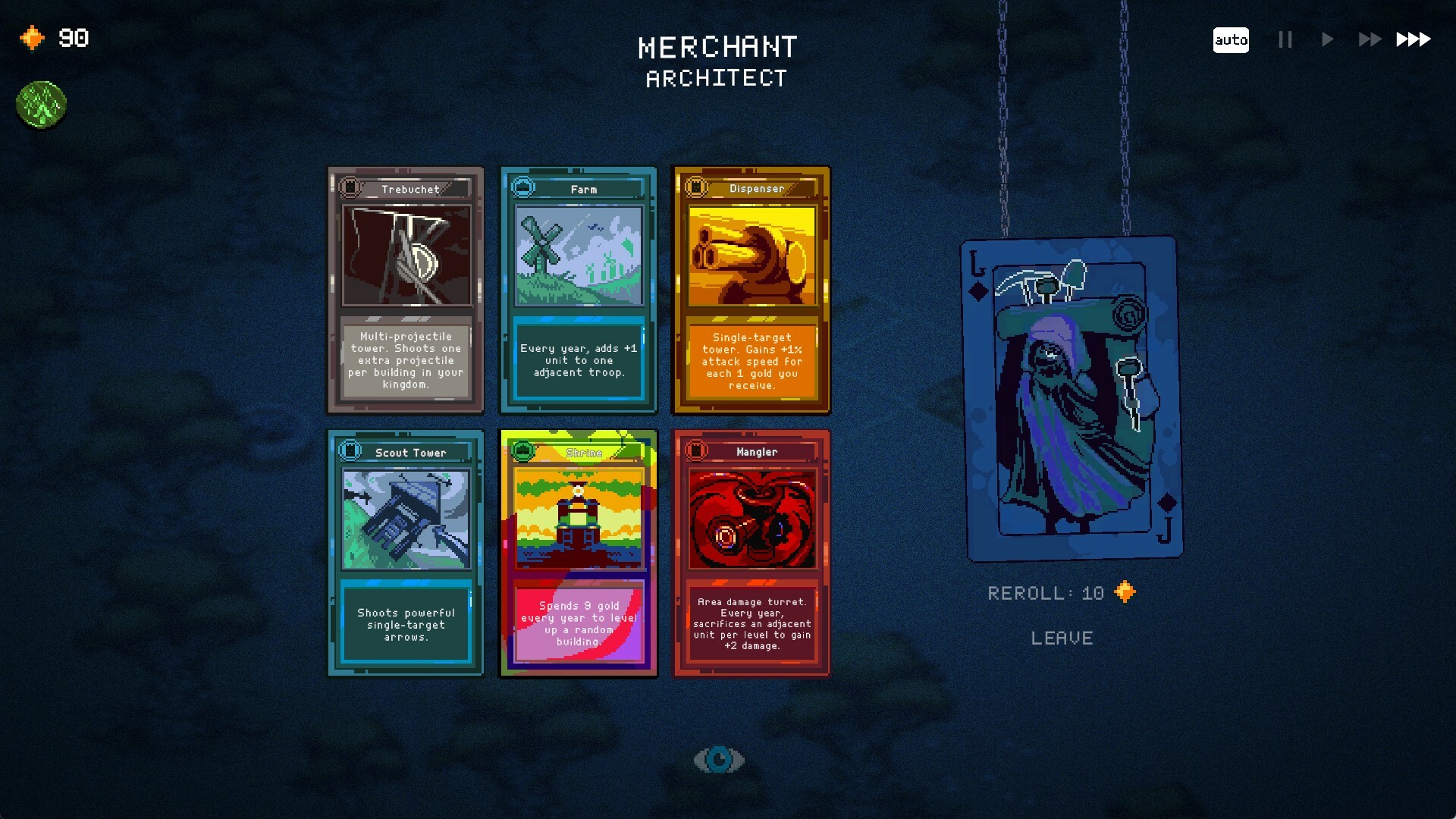This screenshot has width=1456, height=819.
Task: Click REROLL to refresh the shop
Action: tap(1046, 592)
